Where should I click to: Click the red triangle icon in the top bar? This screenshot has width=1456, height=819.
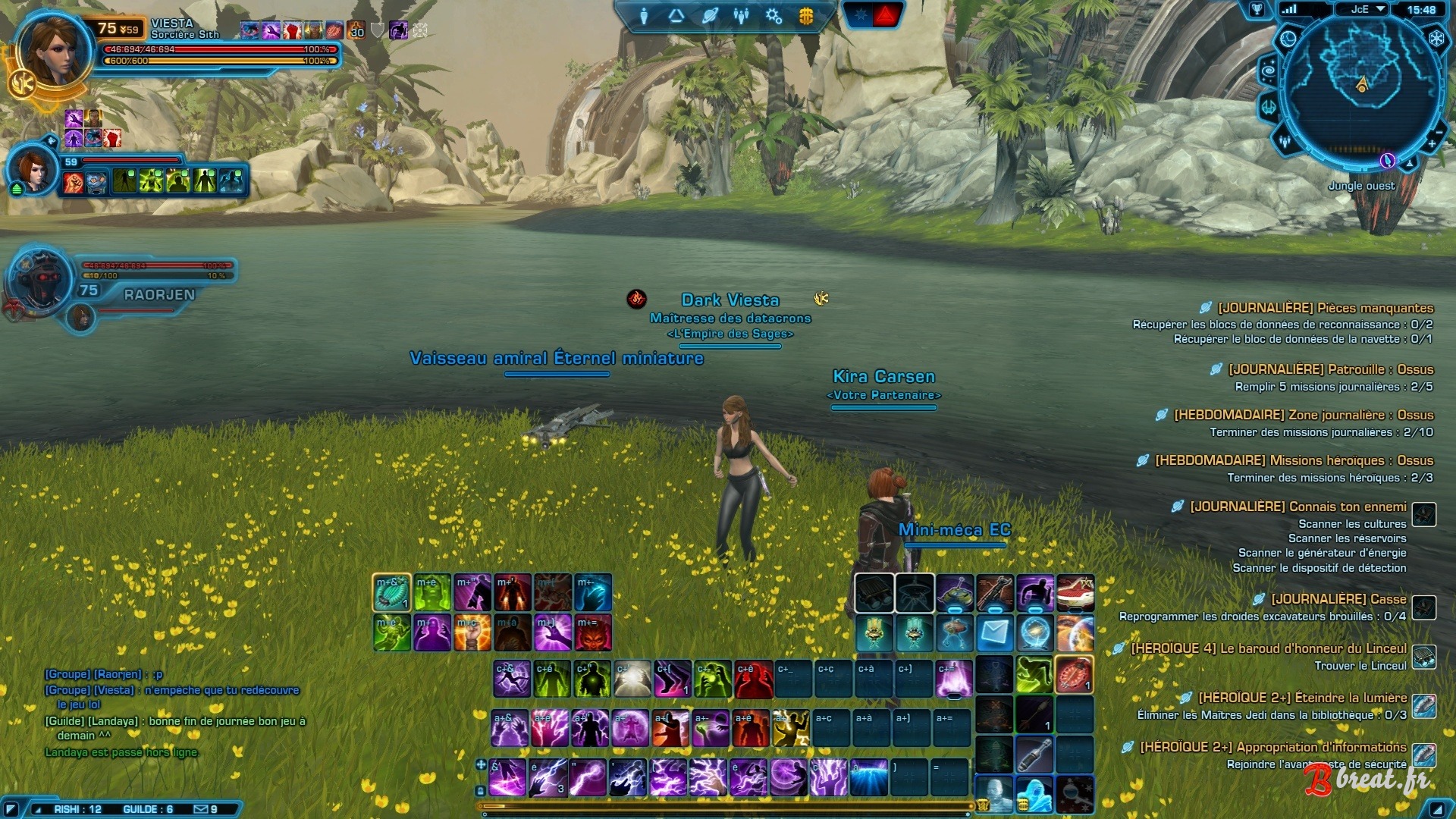(x=886, y=14)
